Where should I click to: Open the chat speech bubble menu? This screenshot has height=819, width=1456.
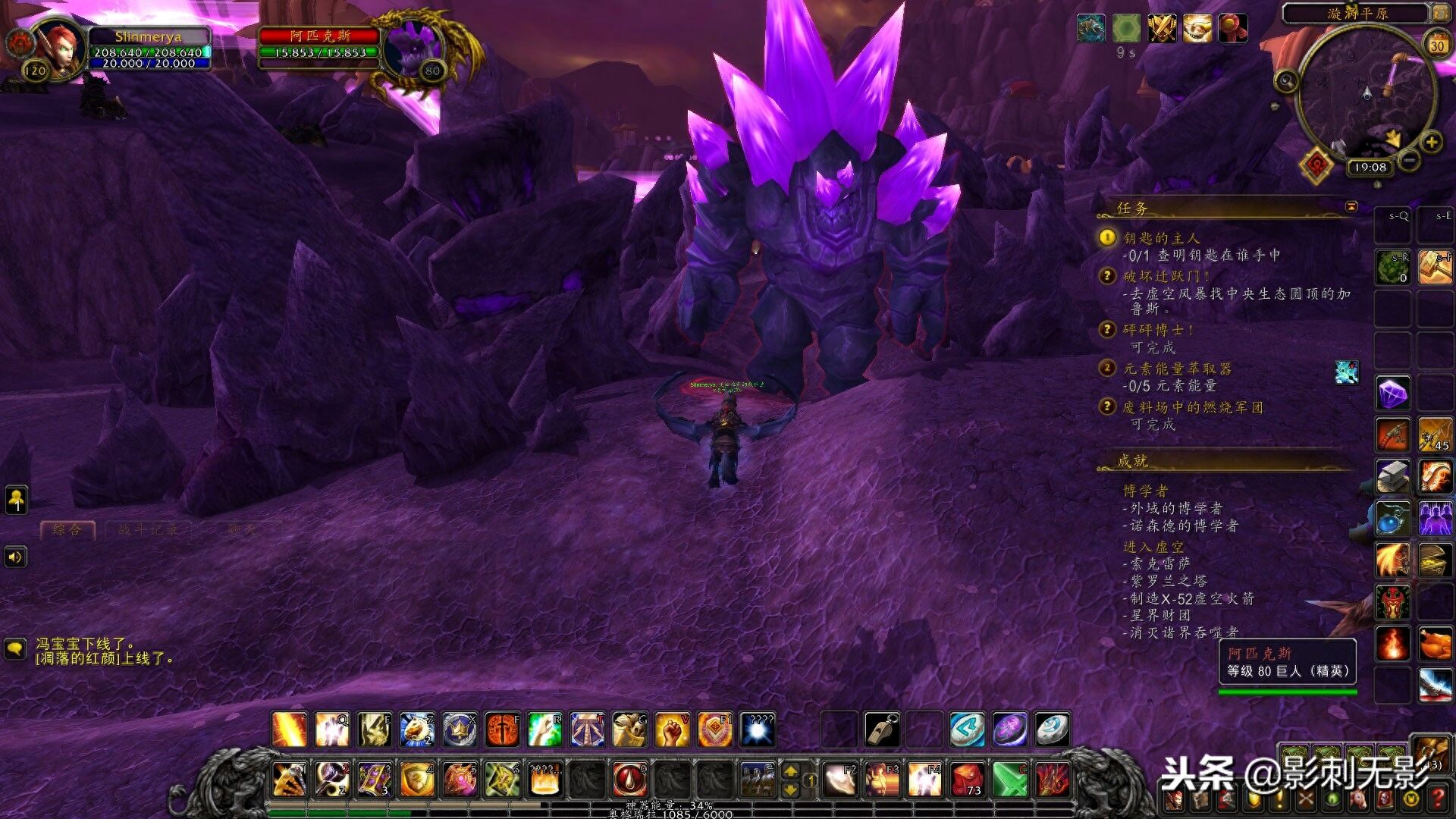(x=16, y=649)
